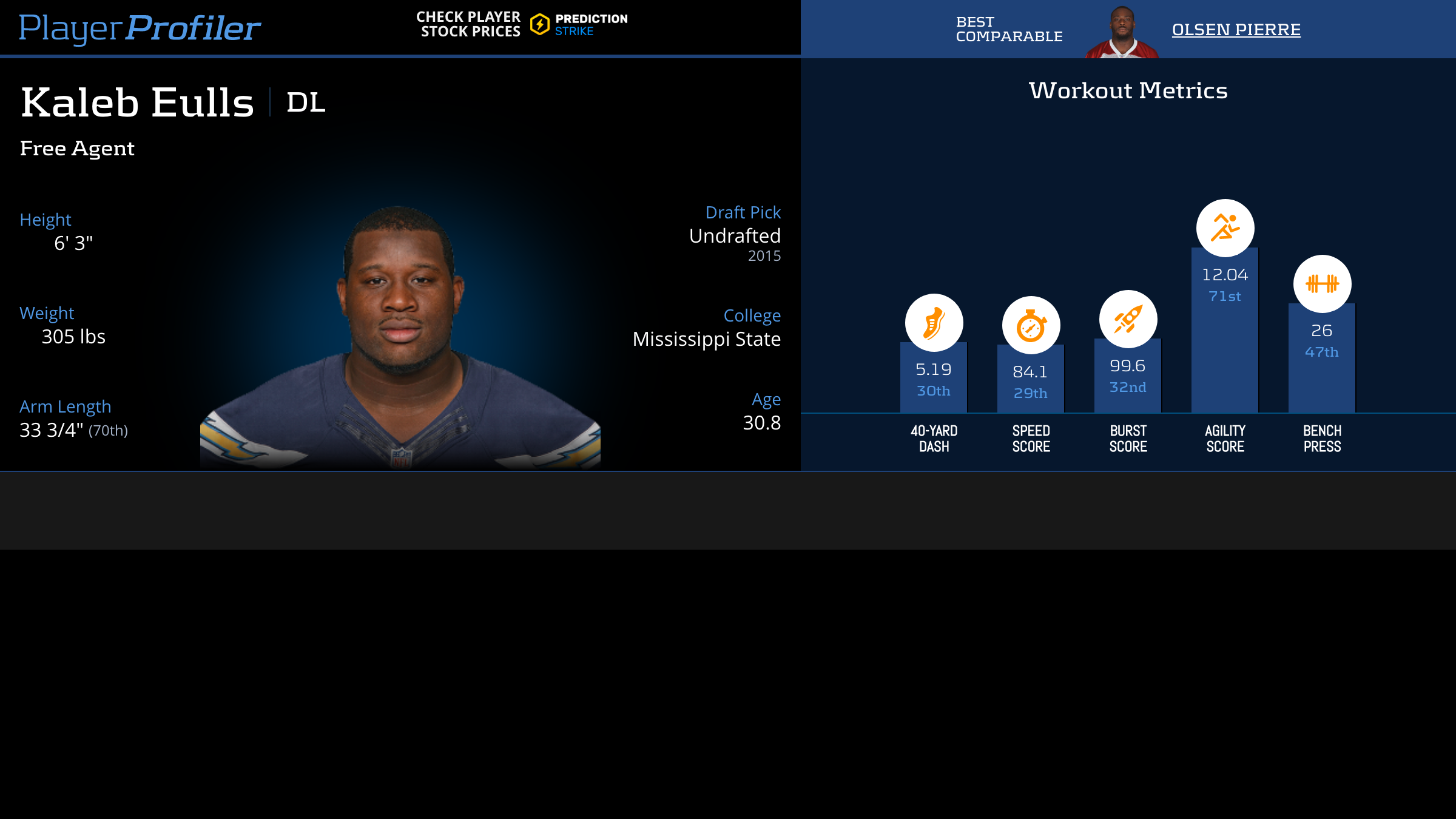Choose the Burst Score rocket icon
The image size is (1456, 819).
[1128, 319]
